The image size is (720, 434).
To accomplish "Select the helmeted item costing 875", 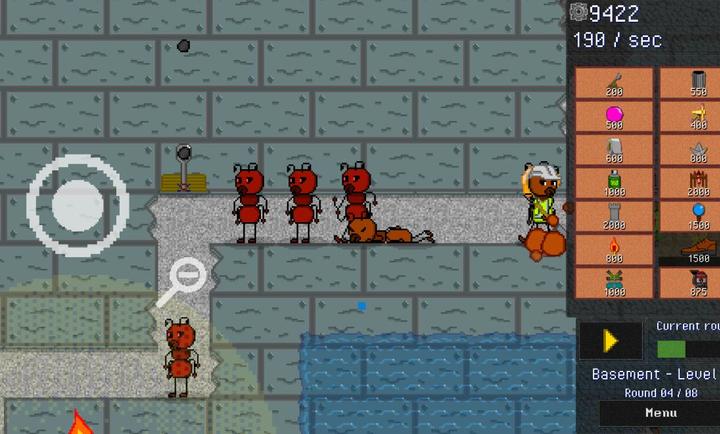I will click(696, 283).
